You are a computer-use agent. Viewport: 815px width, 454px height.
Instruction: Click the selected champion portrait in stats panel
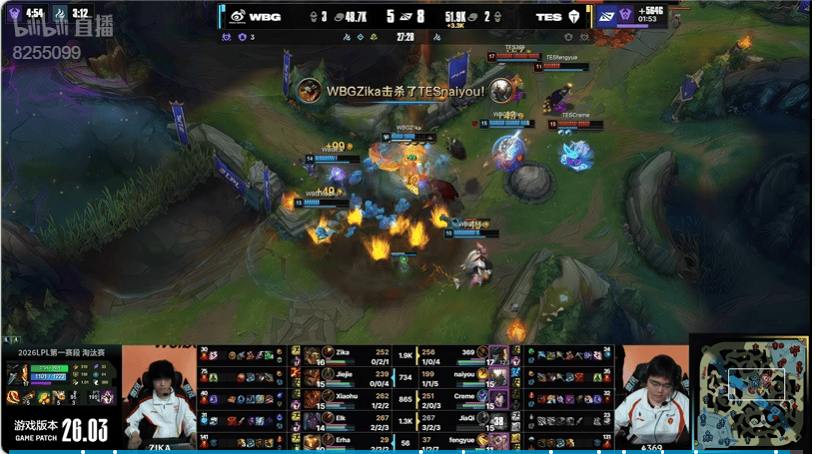(x=18, y=373)
